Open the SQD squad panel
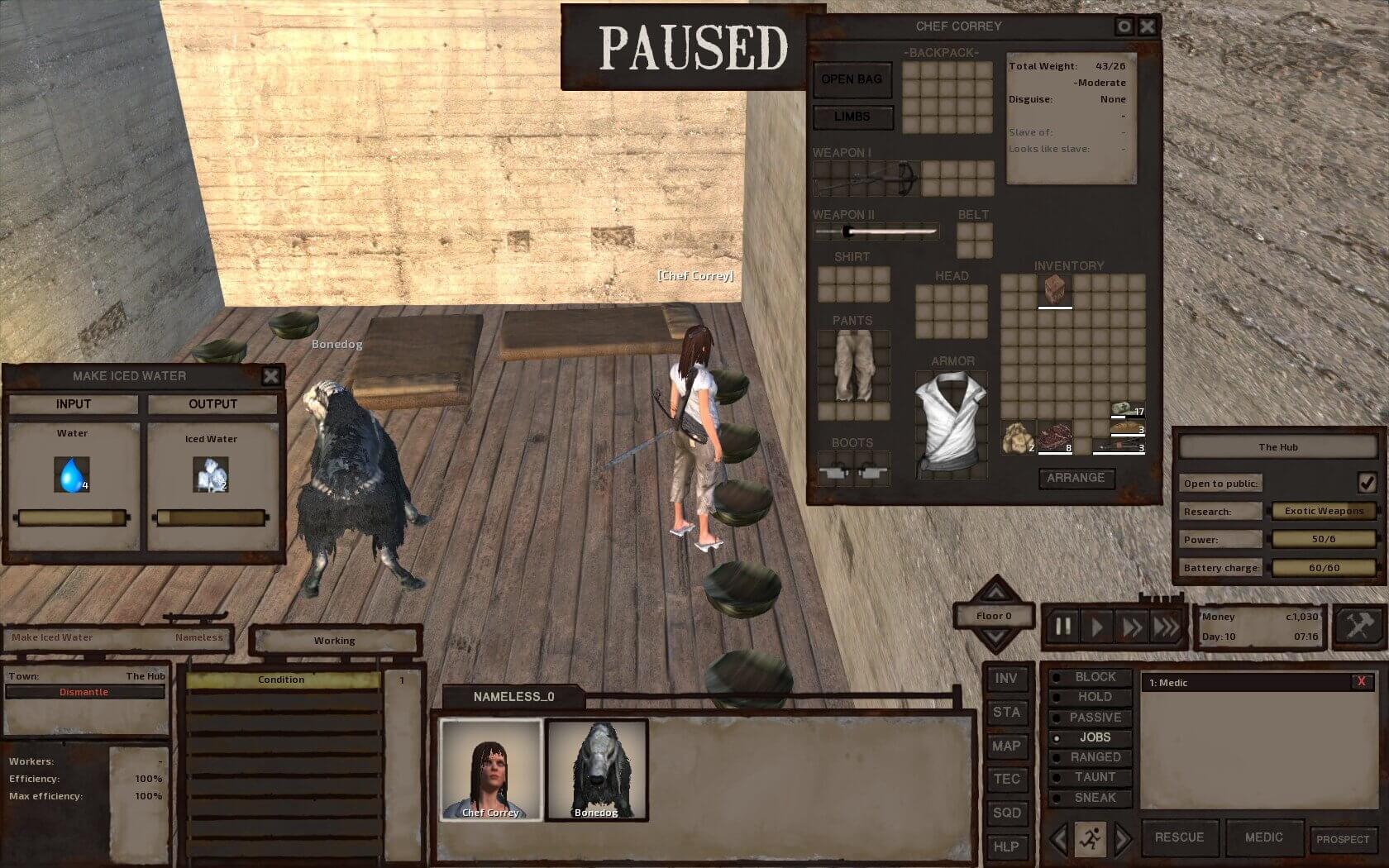This screenshot has width=1389, height=868. (x=1005, y=813)
